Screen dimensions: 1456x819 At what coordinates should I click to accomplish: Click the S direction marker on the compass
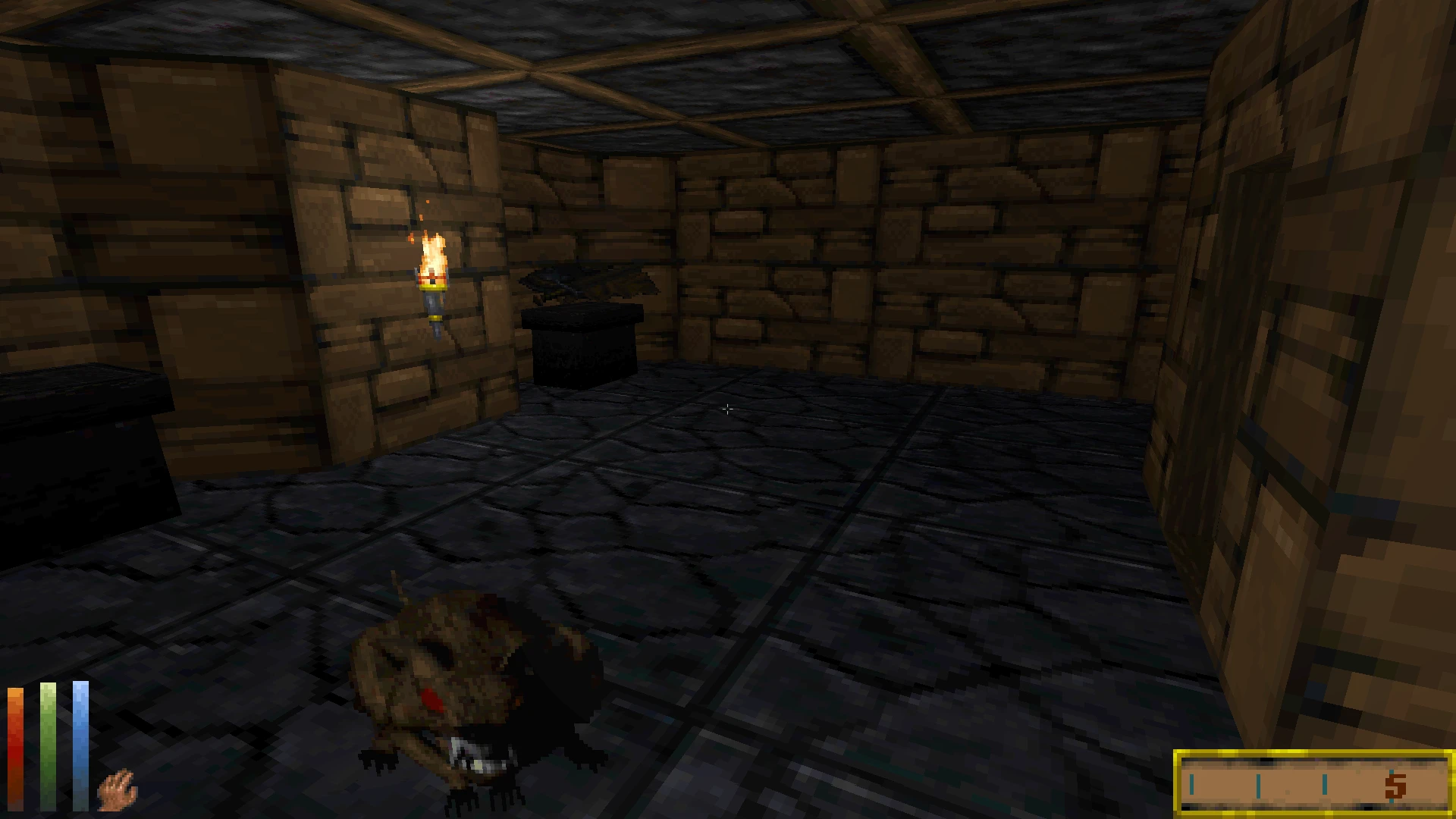(1395, 785)
